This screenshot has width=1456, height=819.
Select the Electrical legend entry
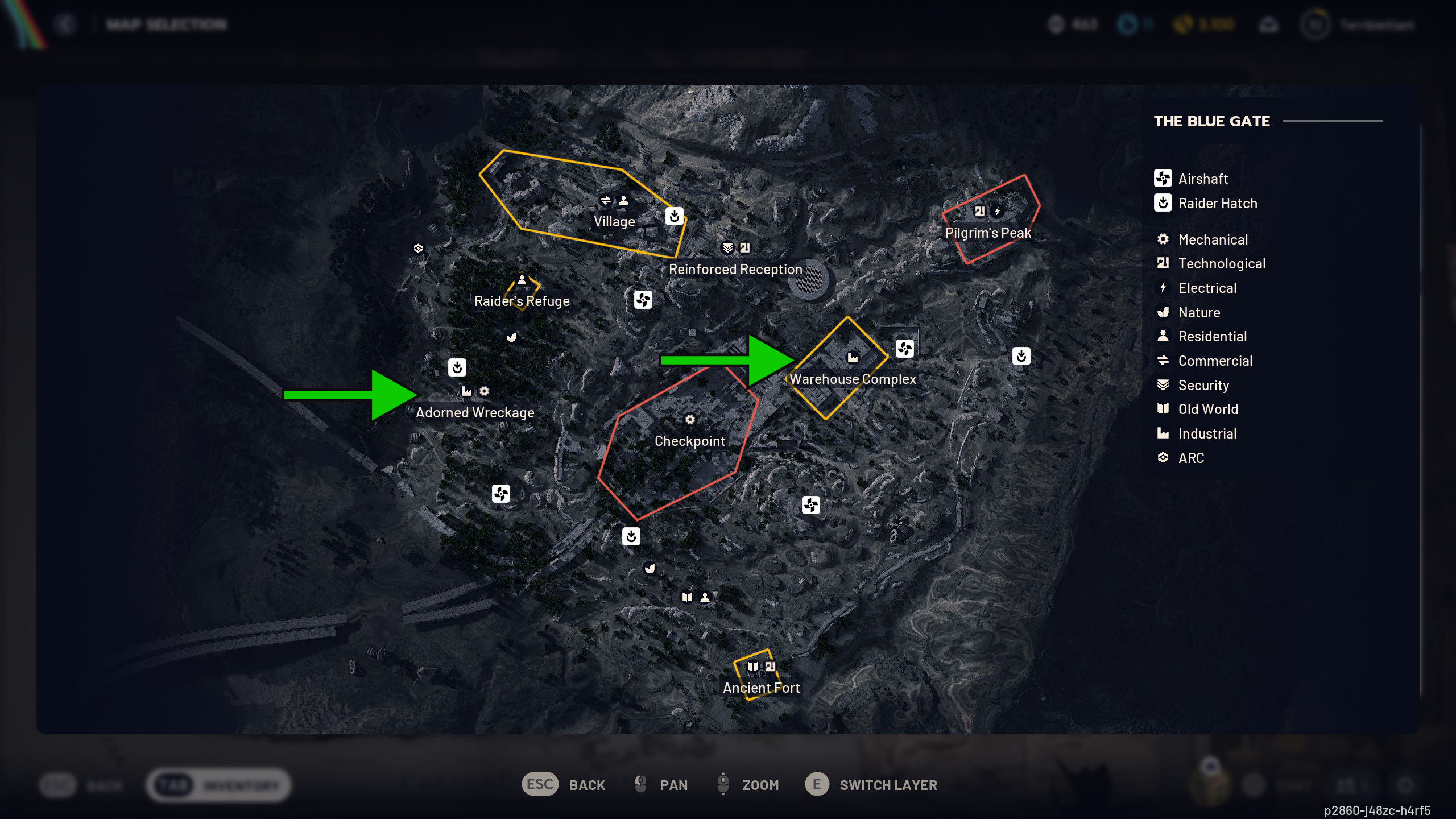(x=1207, y=288)
